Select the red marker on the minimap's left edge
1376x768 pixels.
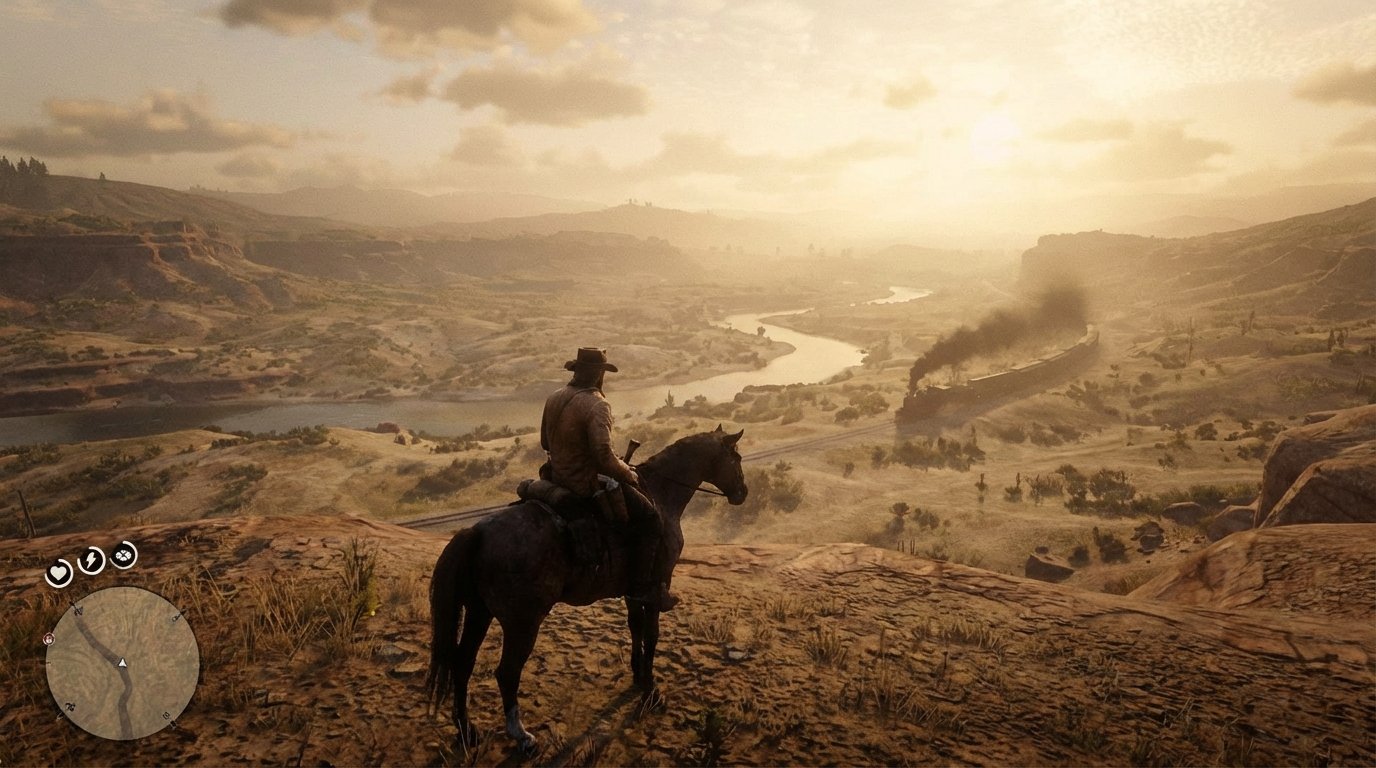pos(48,639)
